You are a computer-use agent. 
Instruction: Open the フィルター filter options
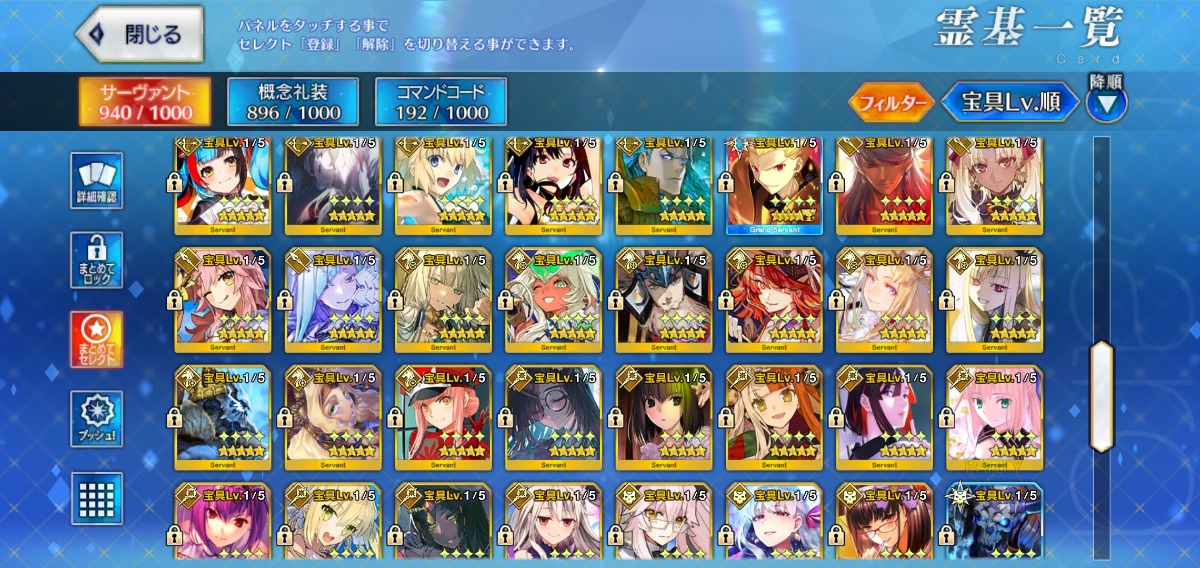(x=891, y=102)
